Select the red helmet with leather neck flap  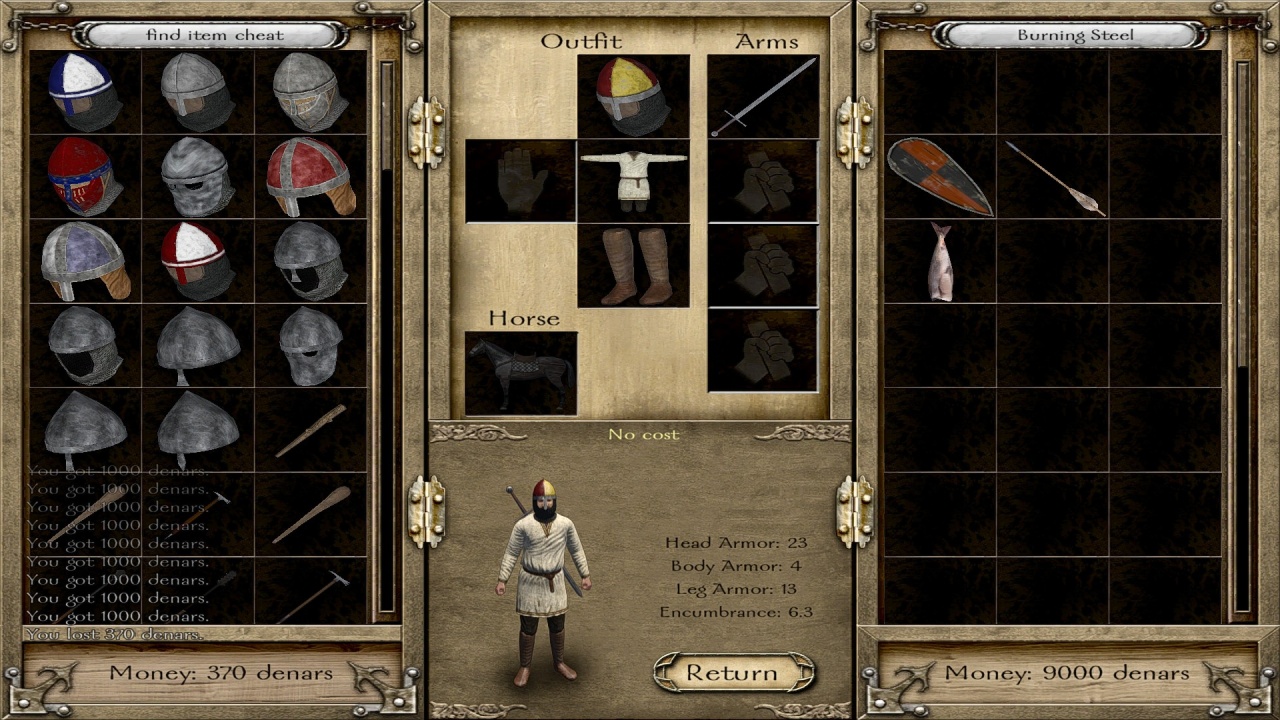(x=311, y=177)
